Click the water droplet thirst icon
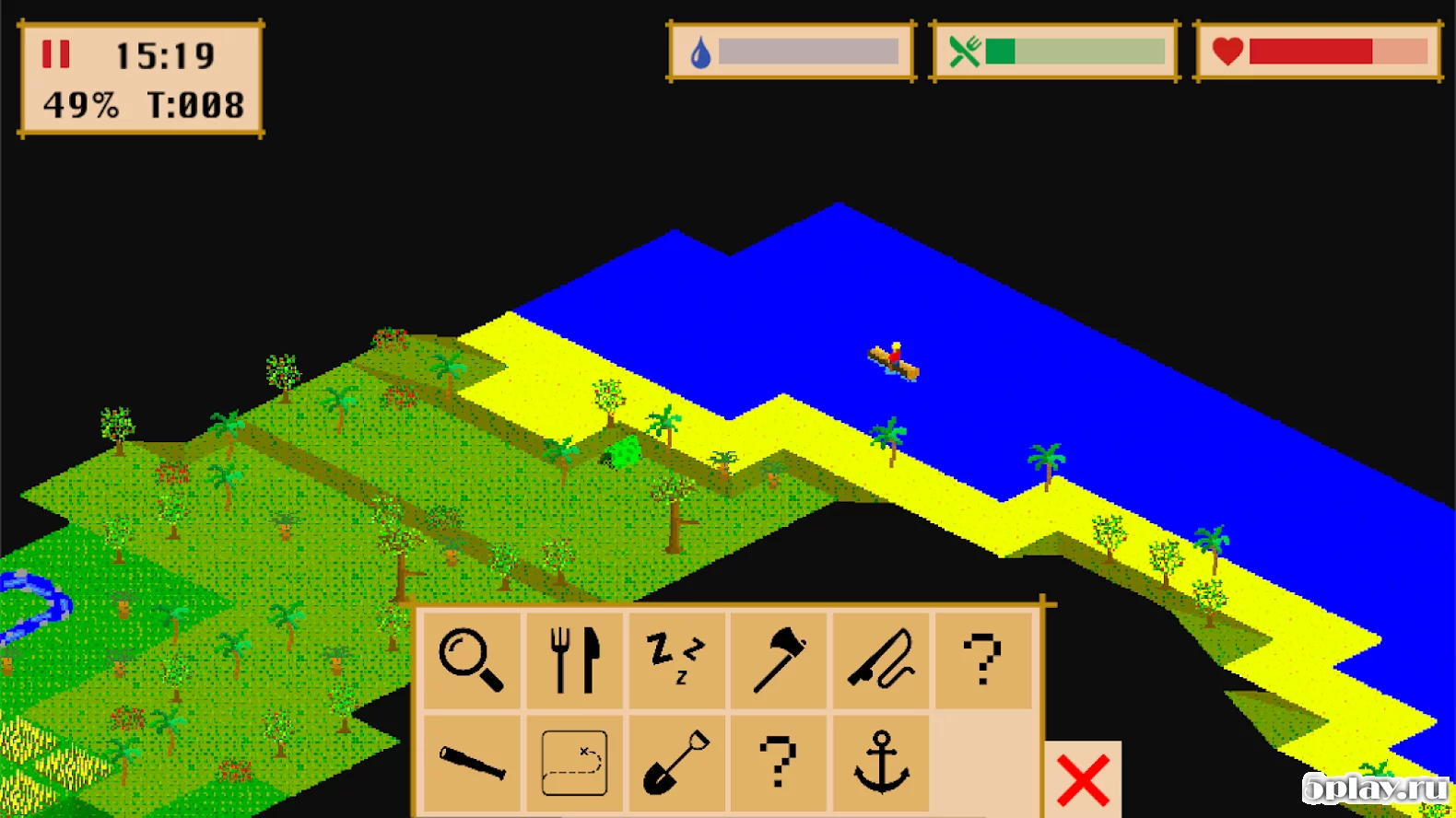The height and width of the screenshot is (818, 1456). 699,51
